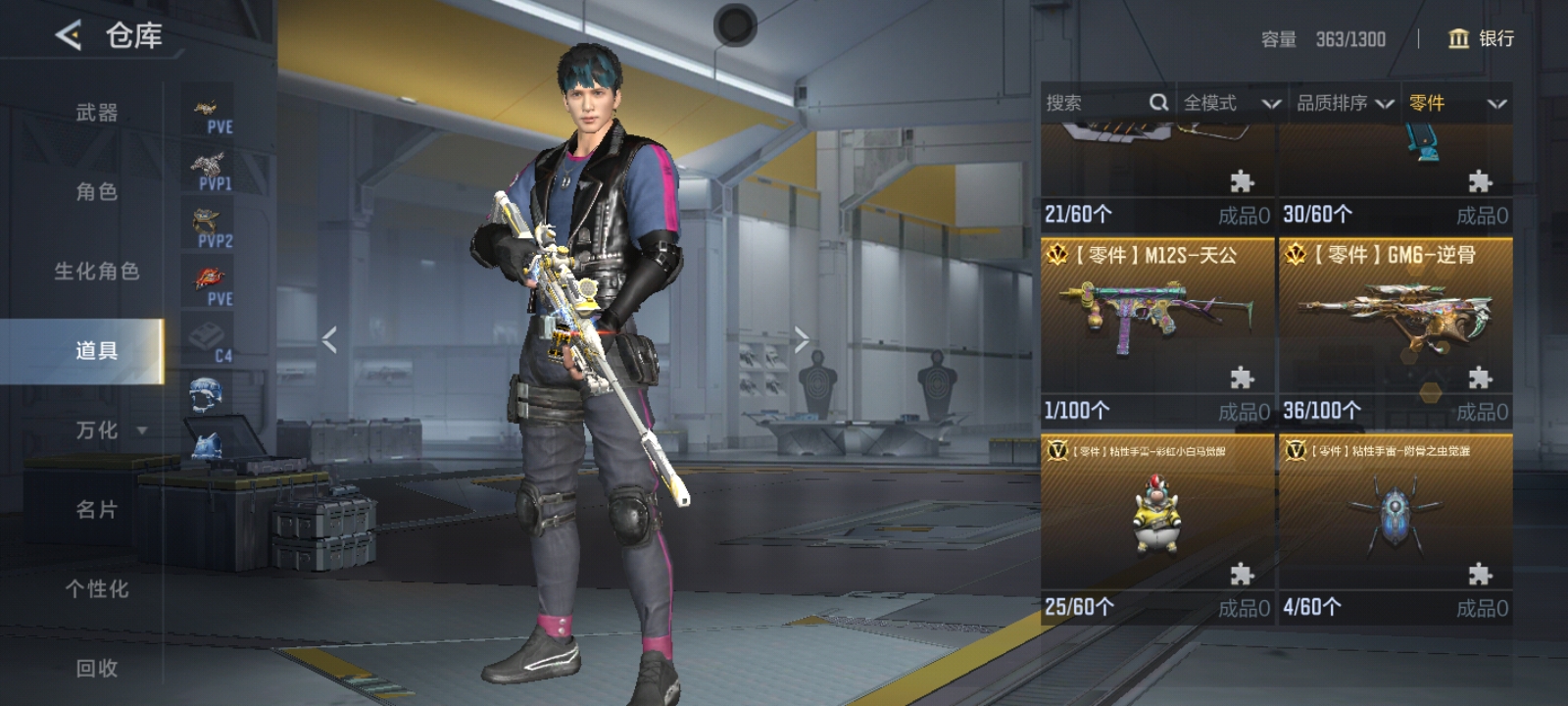Open the 零件 filter dropdown

[1456, 103]
